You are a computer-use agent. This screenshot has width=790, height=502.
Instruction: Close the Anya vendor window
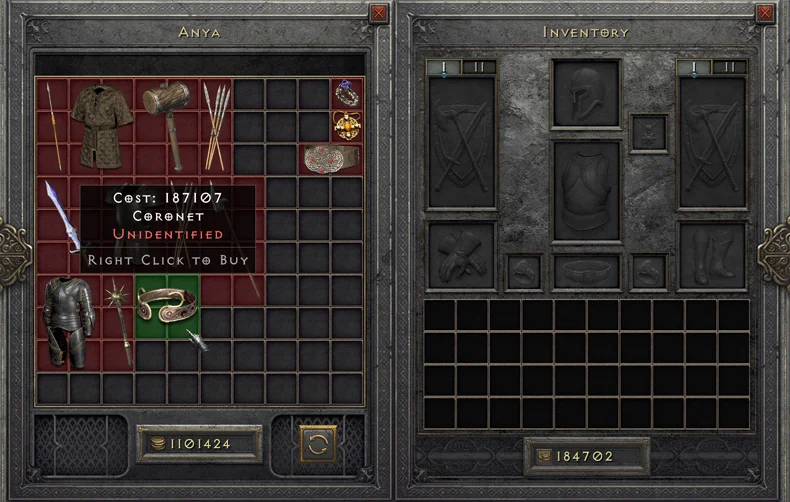click(378, 13)
